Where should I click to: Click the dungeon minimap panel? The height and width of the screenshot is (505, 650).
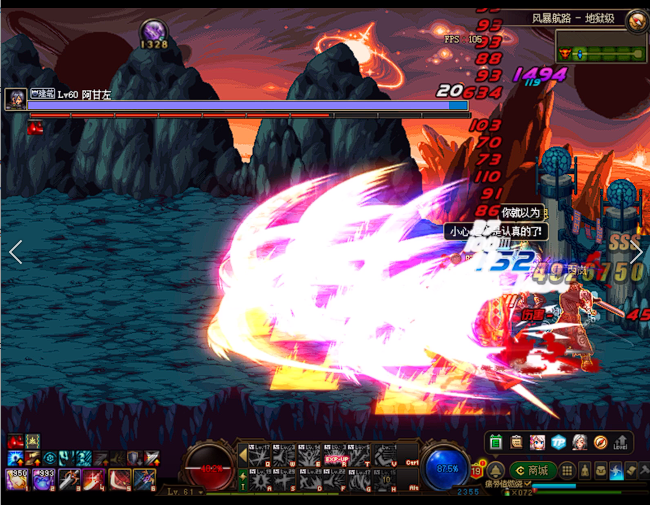599,52
